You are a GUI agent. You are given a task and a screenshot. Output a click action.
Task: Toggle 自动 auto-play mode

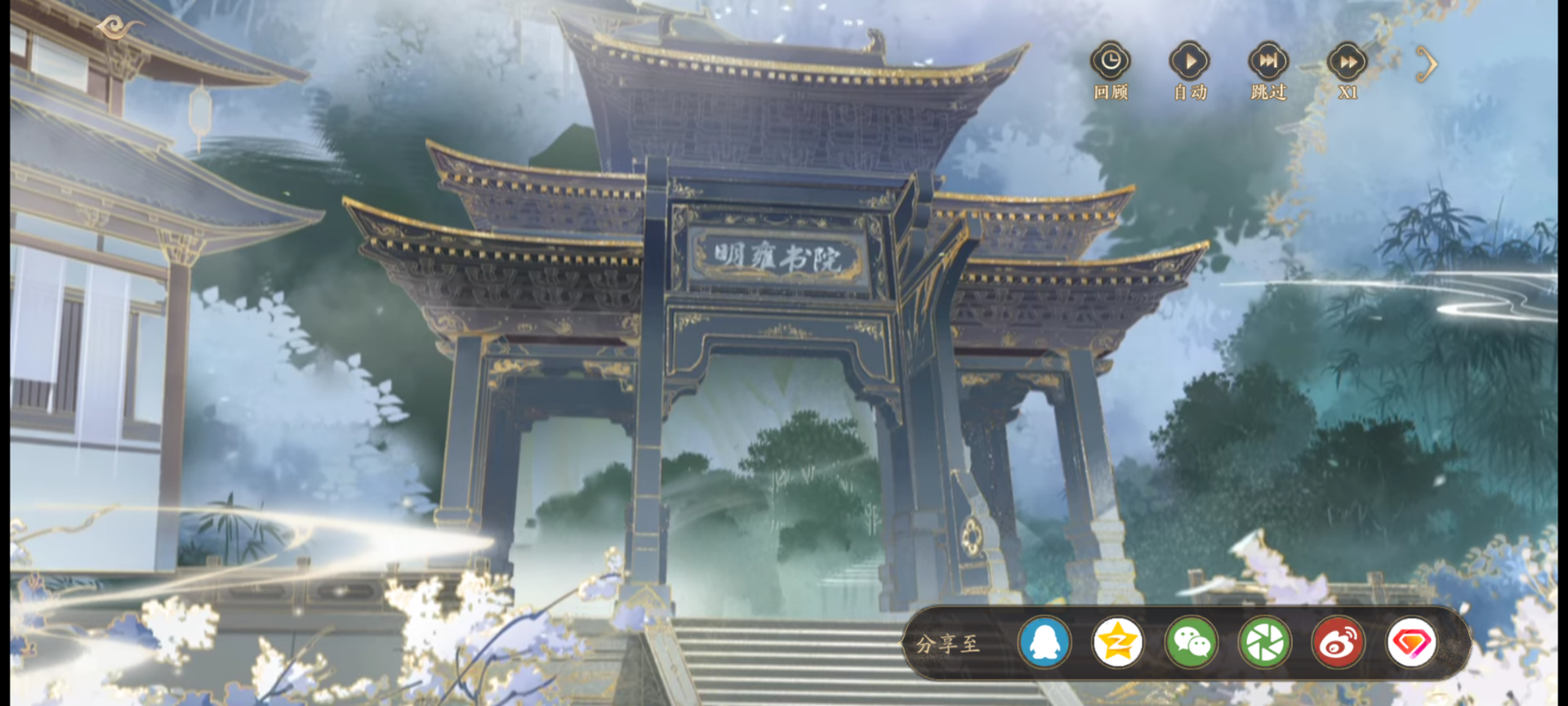pyautogui.click(x=1189, y=62)
